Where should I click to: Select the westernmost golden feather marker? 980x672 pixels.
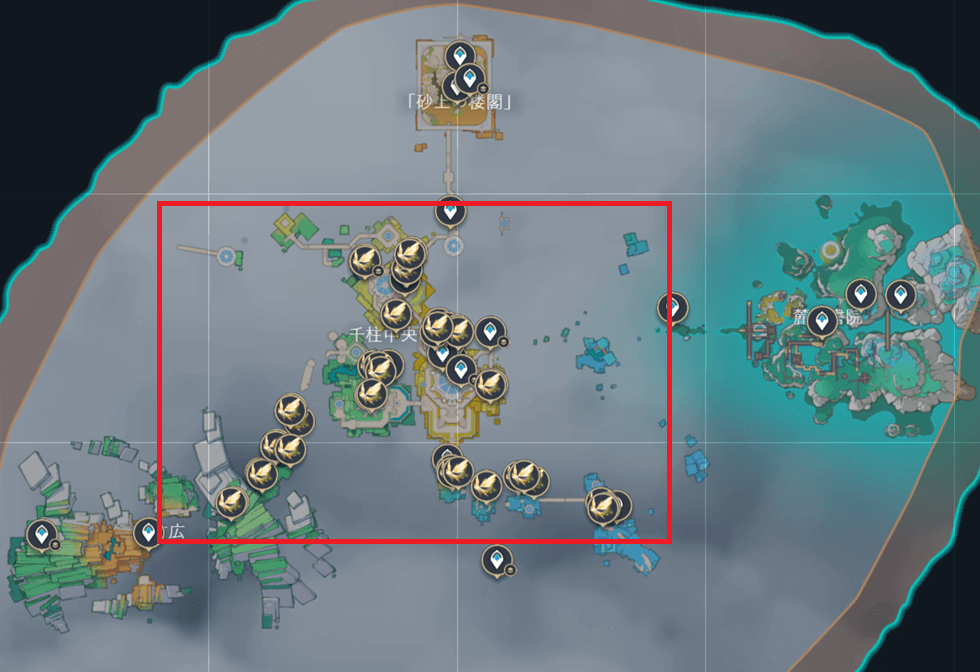click(232, 502)
